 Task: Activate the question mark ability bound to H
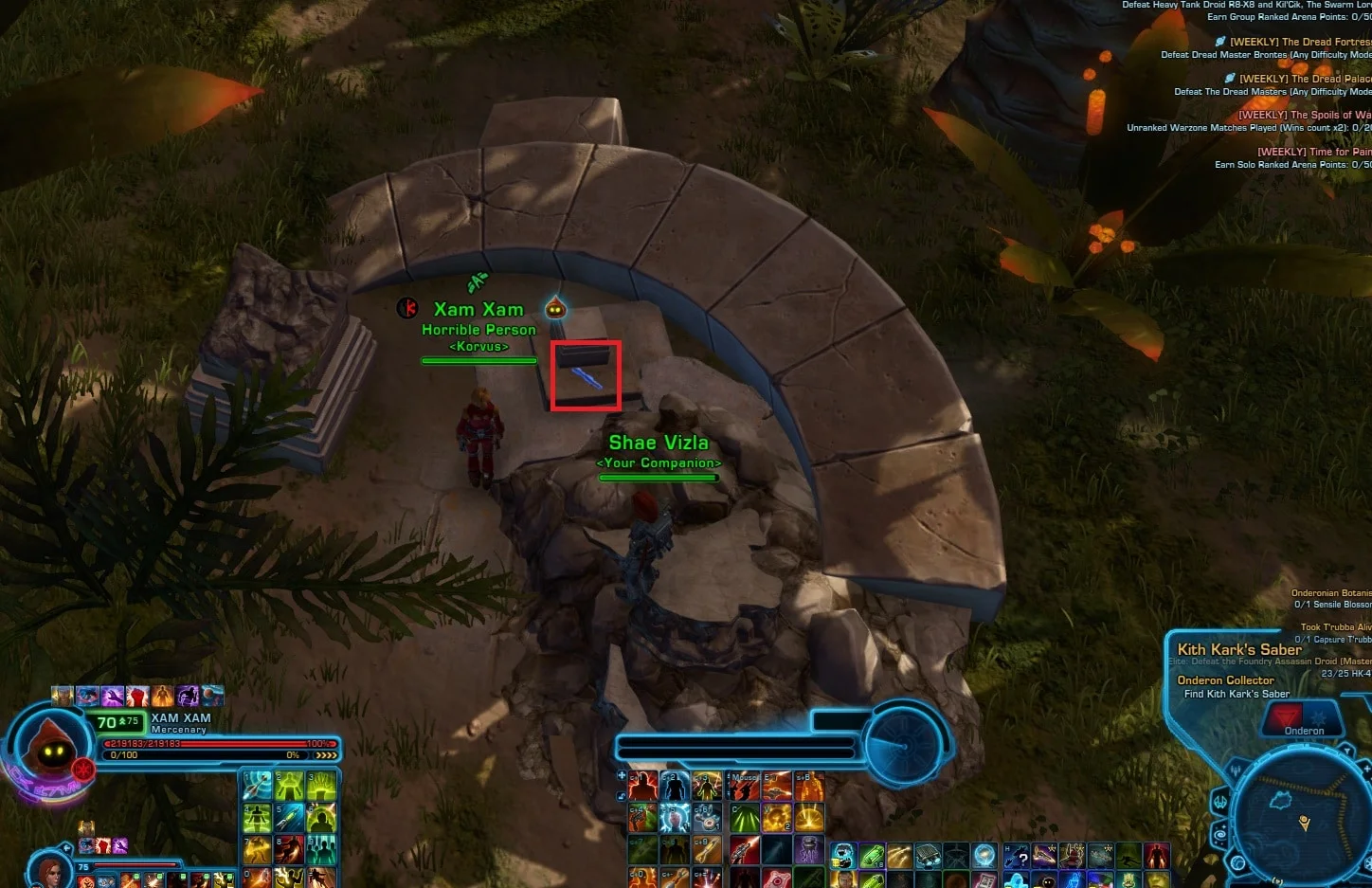point(1017,857)
